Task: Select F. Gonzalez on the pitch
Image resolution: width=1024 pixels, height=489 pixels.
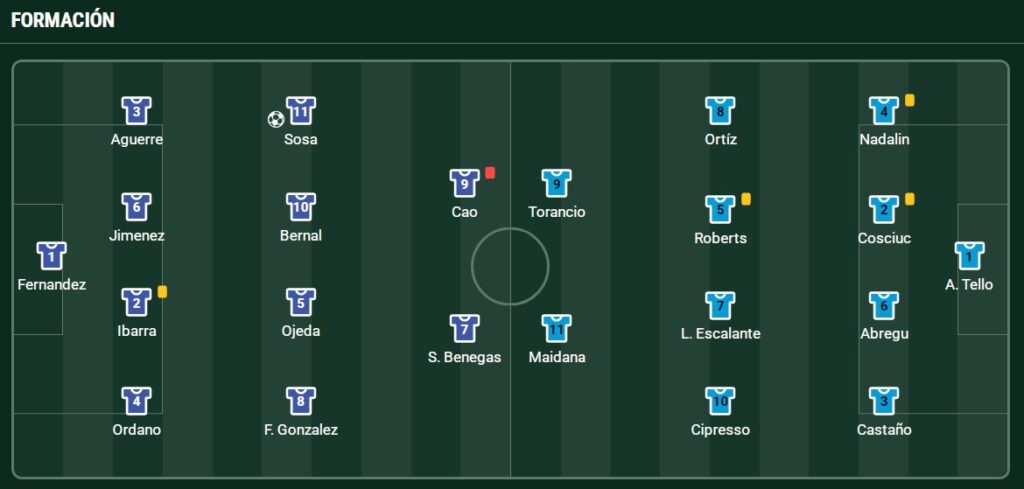Action: click(x=300, y=401)
